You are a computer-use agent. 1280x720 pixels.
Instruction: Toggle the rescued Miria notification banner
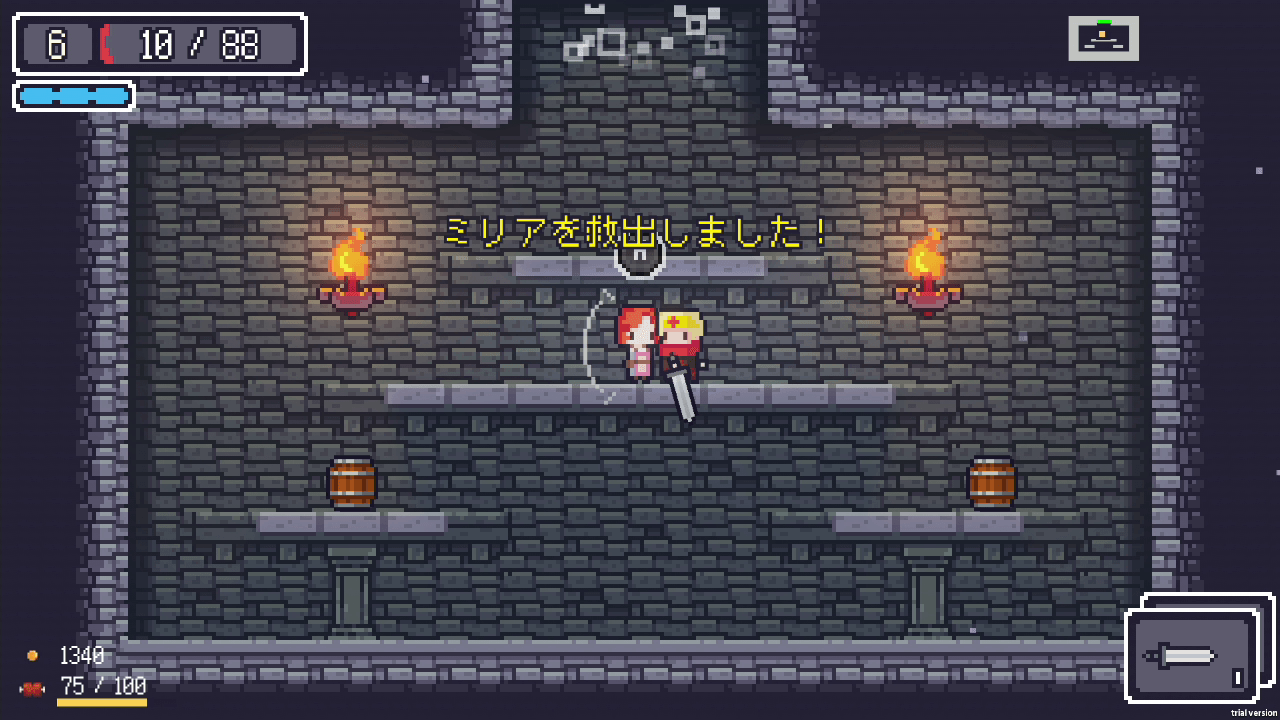pyautogui.click(x=634, y=231)
